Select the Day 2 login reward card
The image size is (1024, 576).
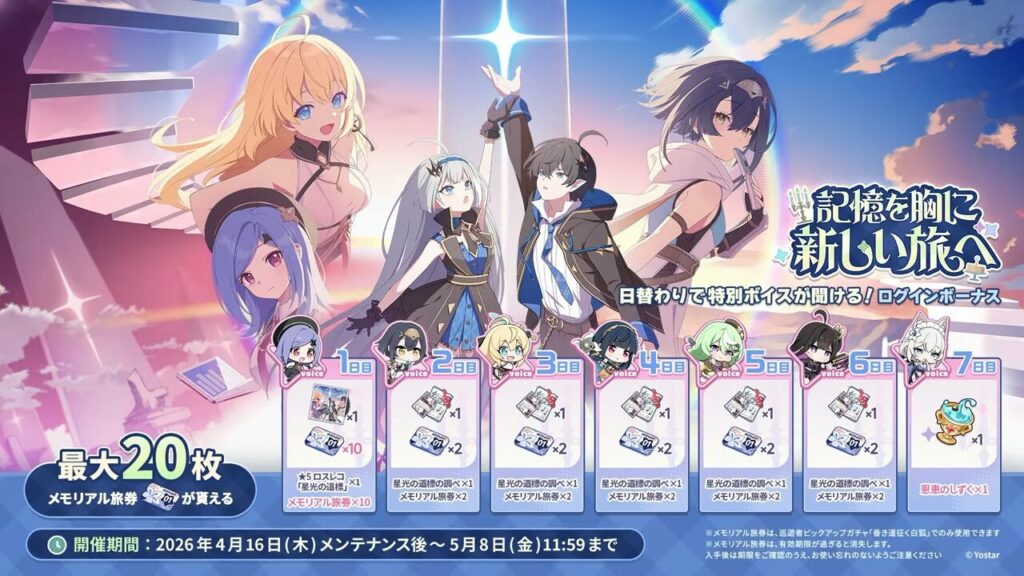click(433, 440)
